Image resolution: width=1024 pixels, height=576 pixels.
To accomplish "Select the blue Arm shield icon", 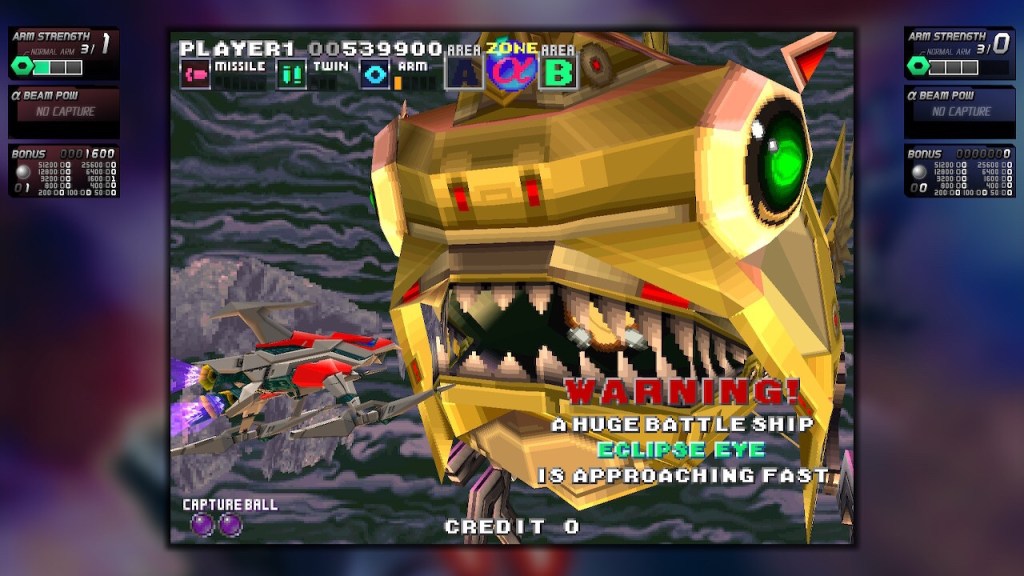I will (376, 75).
